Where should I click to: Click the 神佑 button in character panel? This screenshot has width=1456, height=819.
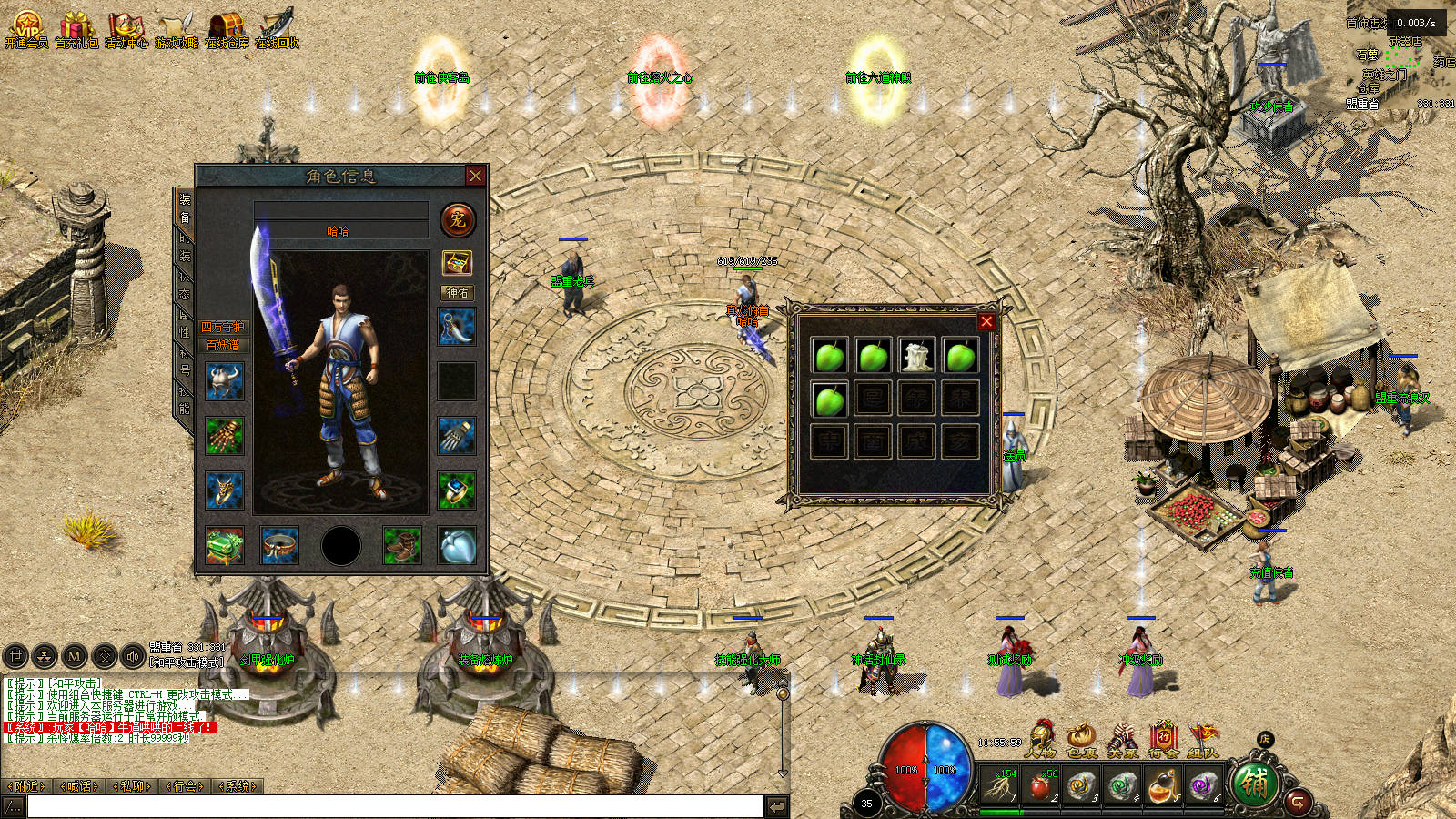pyautogui.click(x=457, y=292)
